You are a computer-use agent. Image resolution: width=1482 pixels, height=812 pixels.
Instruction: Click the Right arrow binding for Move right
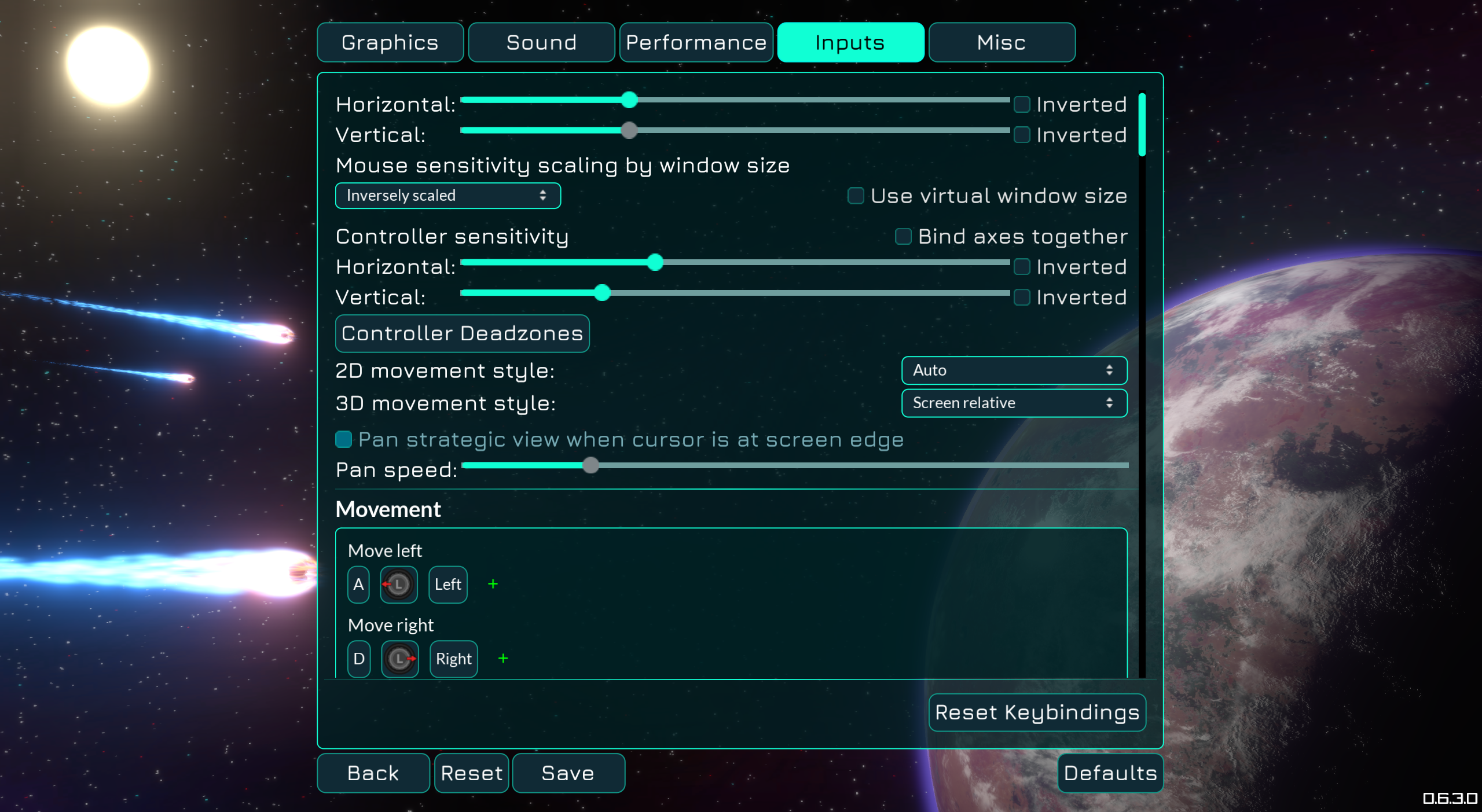[x=453, y=659]
